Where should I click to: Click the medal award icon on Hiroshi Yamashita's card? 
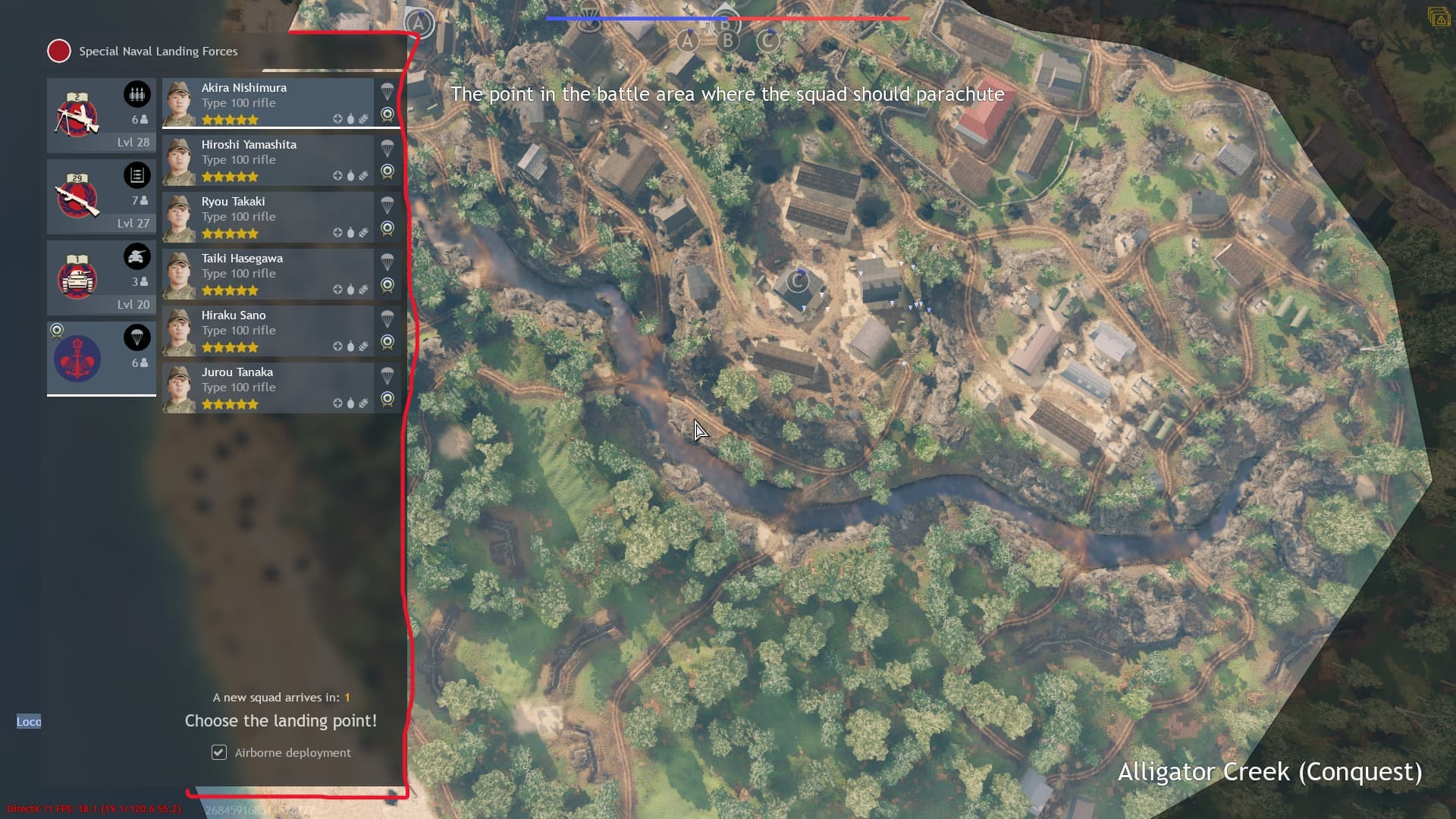click(x=388, y=172)
